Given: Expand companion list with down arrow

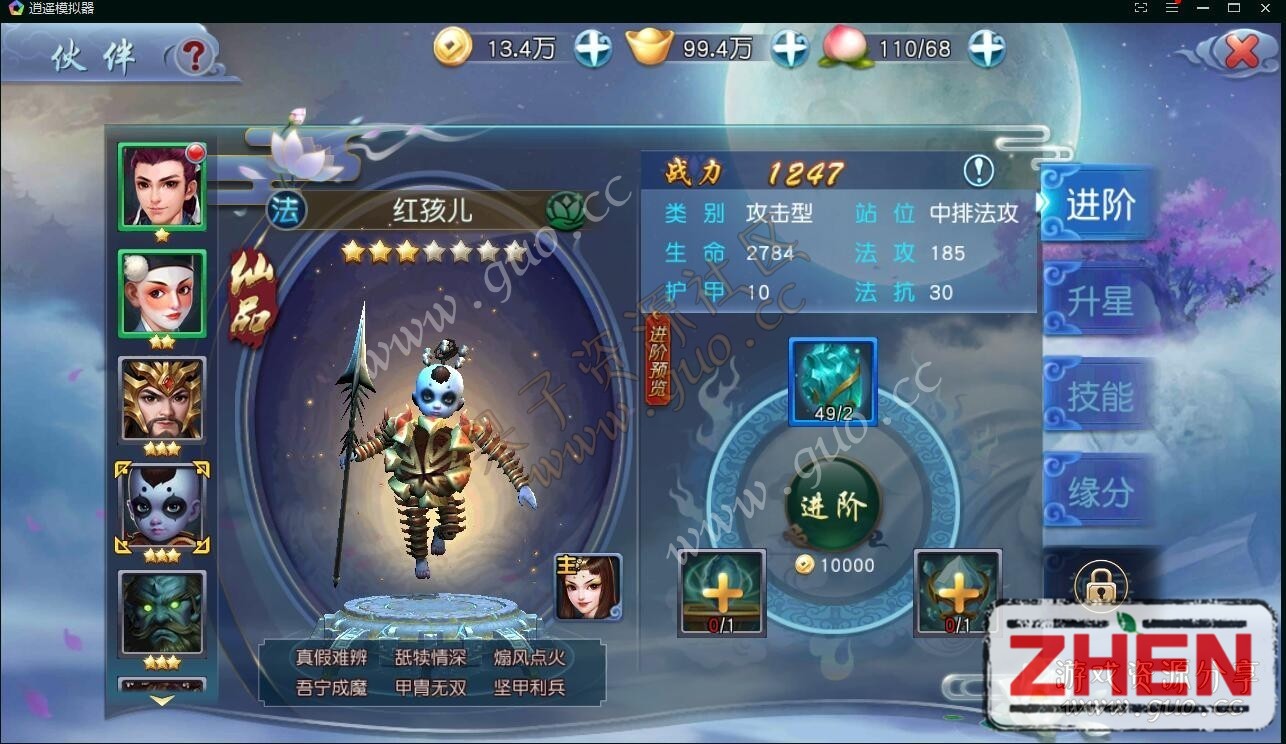Looking at the screenshot, I should [x=162, y=701].
